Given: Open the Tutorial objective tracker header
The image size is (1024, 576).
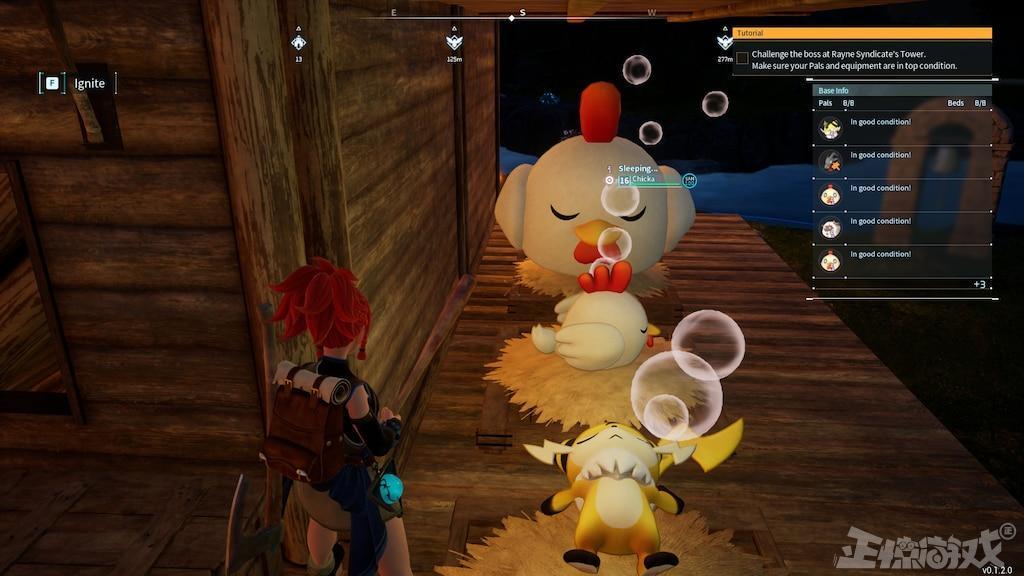Looking at the screenshot, I should [862, 33].
